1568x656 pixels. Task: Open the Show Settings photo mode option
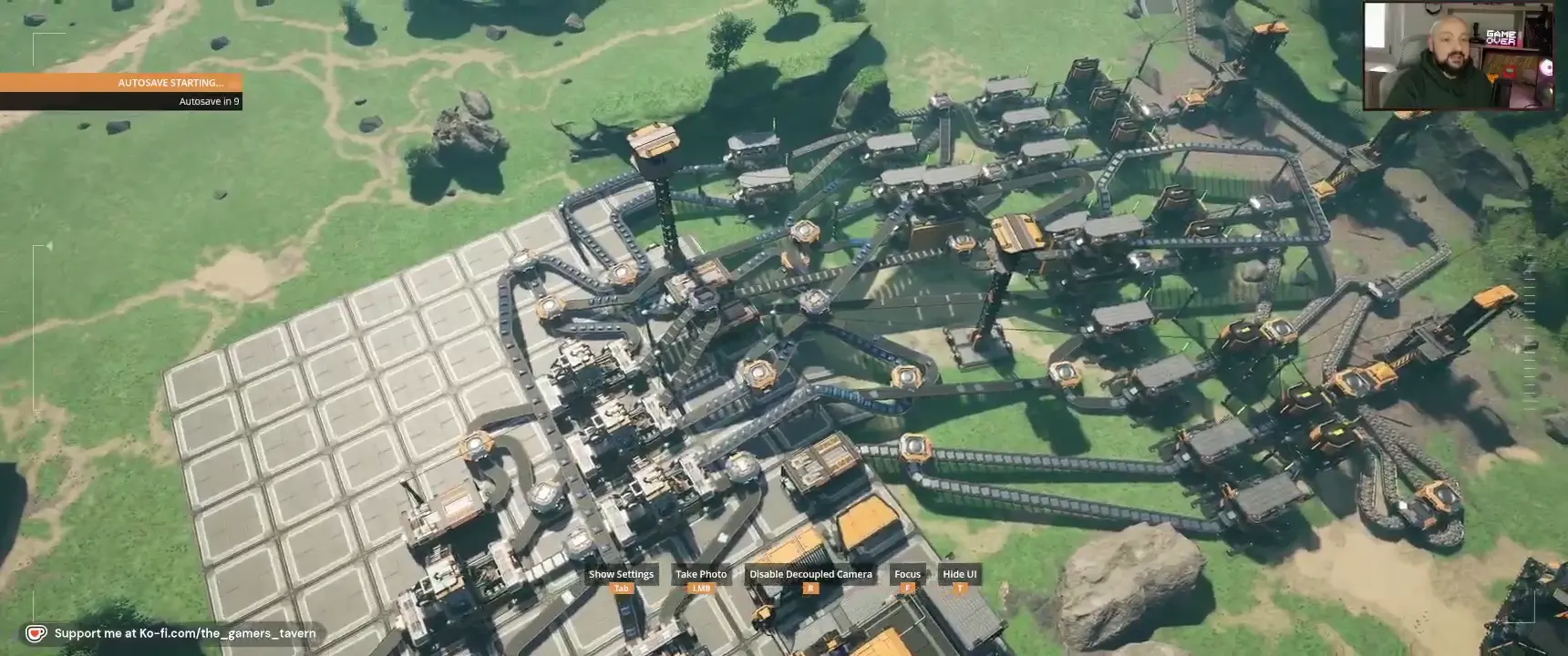click(x=621, y=575)
